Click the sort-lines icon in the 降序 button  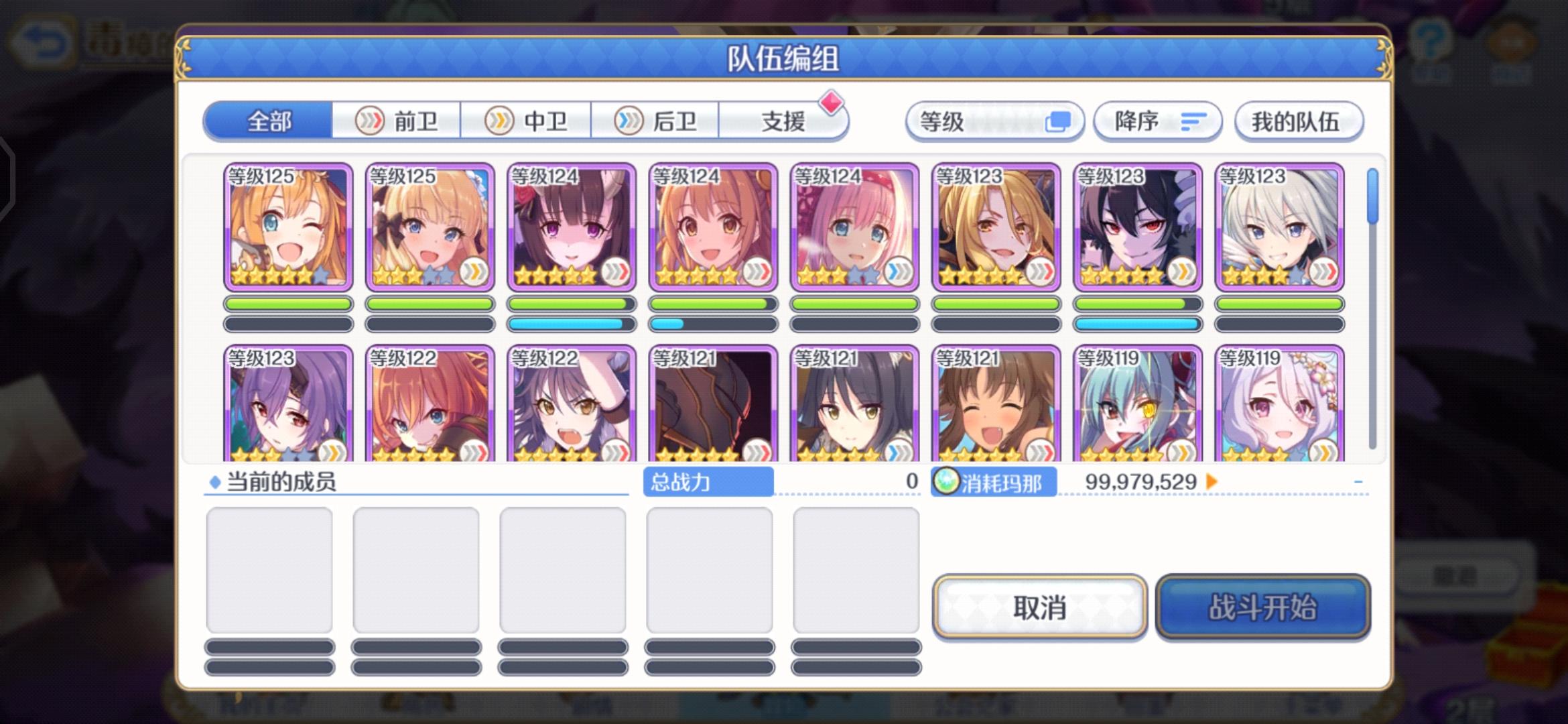[x=1195, y=122]
